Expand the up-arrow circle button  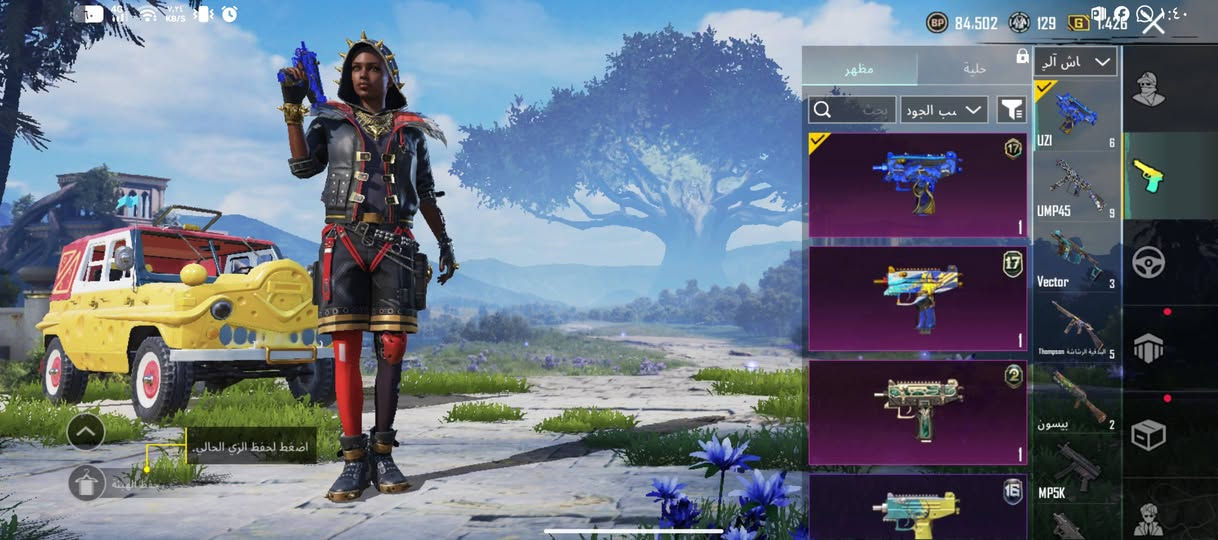[x=87, y=431]
